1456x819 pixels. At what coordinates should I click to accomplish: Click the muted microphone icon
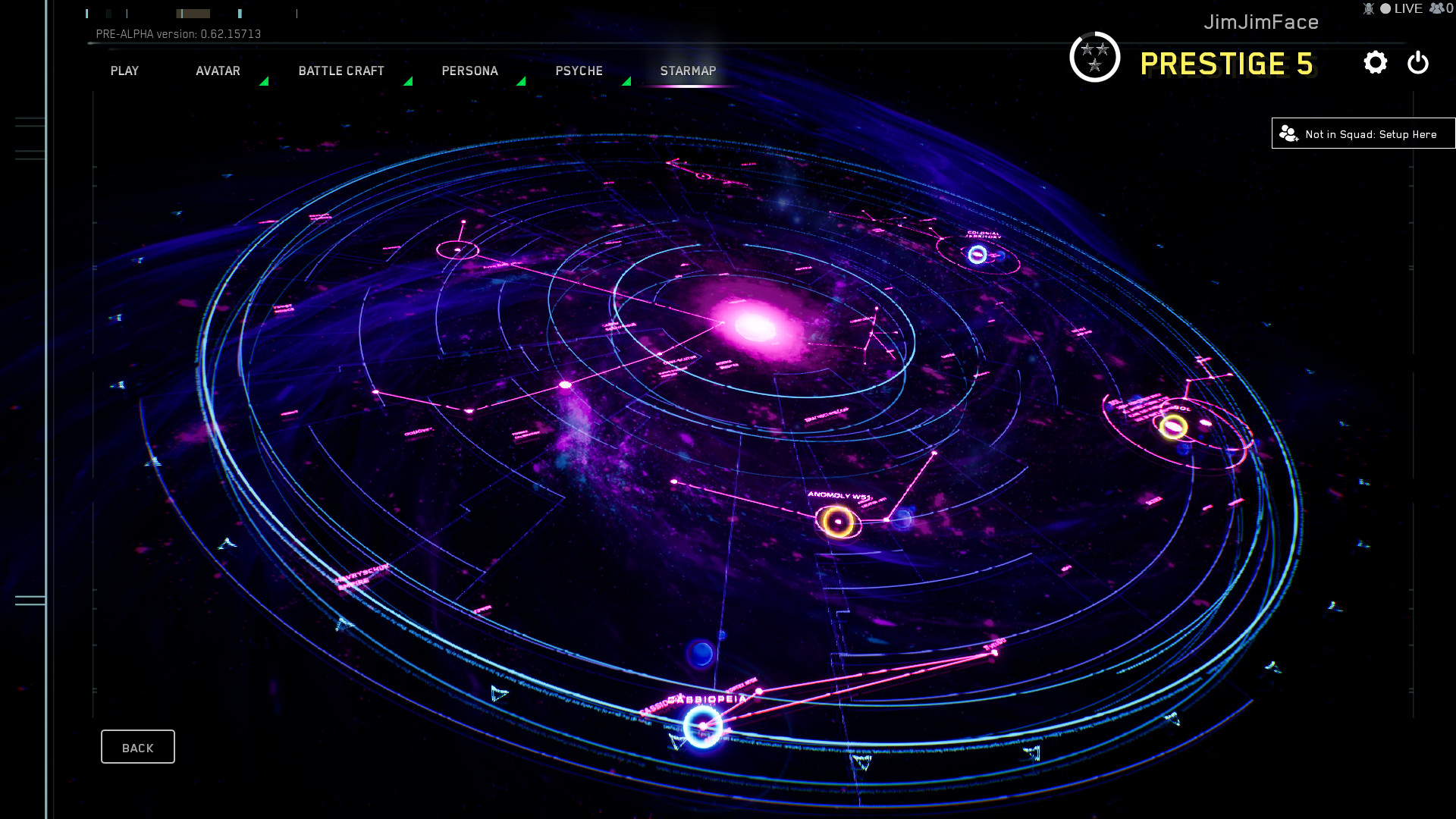pos(1368,8)
